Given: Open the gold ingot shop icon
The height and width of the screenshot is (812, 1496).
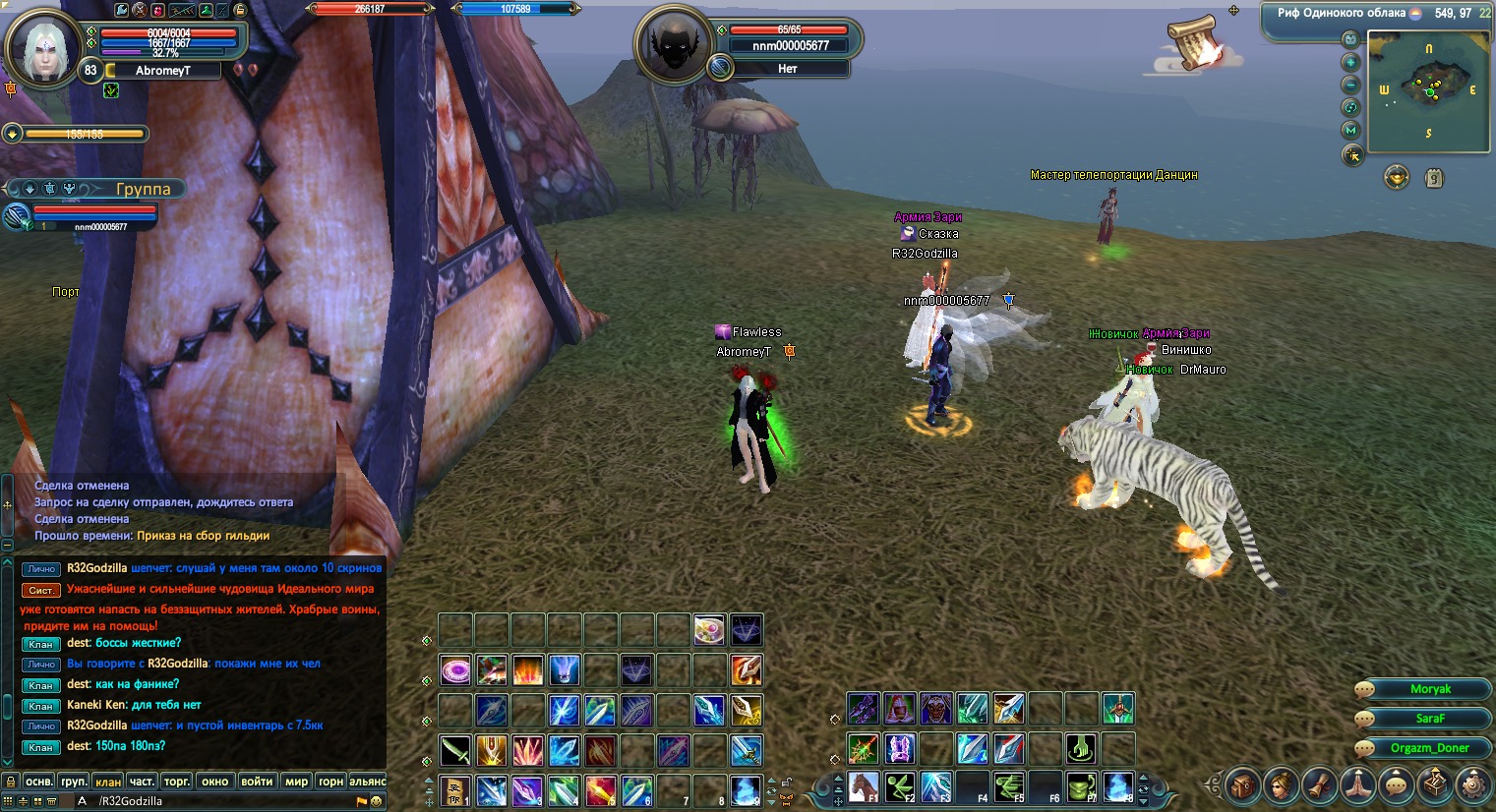Looking at the screenshot, I should (x=1397, y=177).
